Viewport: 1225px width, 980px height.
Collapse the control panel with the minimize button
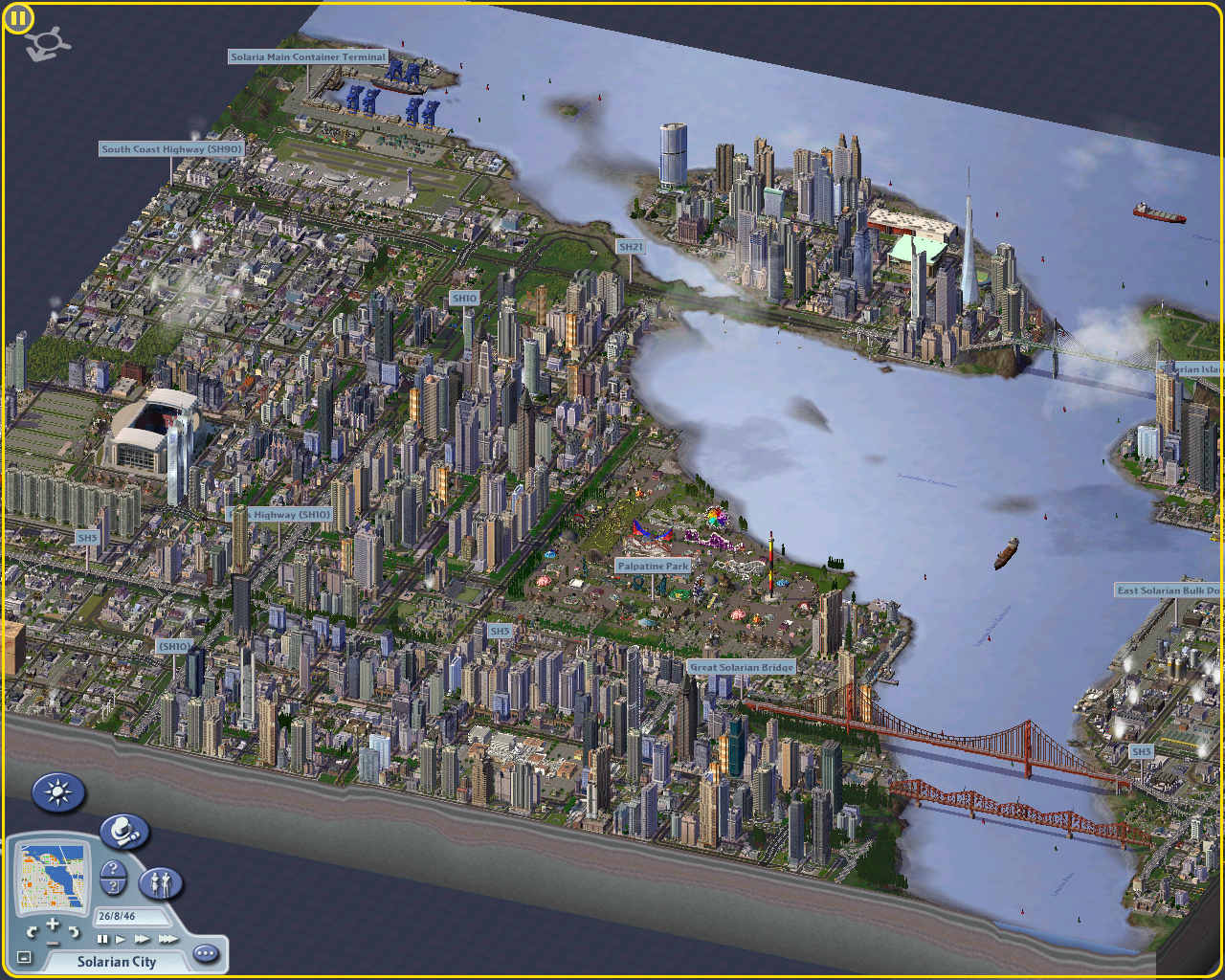click(24, 957)
